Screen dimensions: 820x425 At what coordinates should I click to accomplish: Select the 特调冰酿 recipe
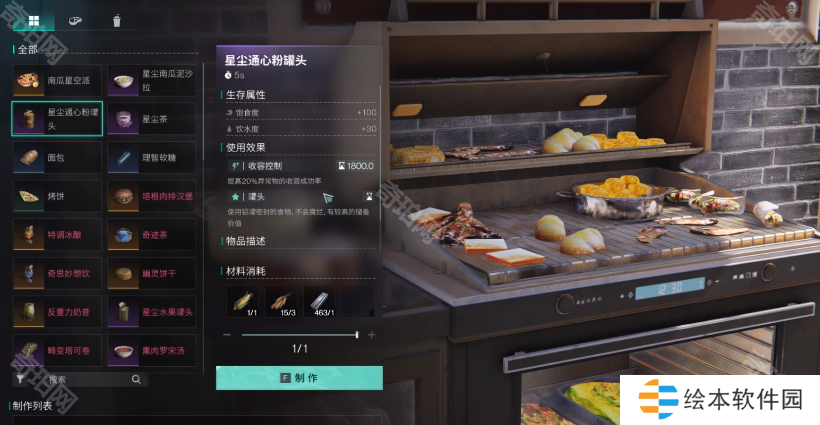[x=56, y=235]
